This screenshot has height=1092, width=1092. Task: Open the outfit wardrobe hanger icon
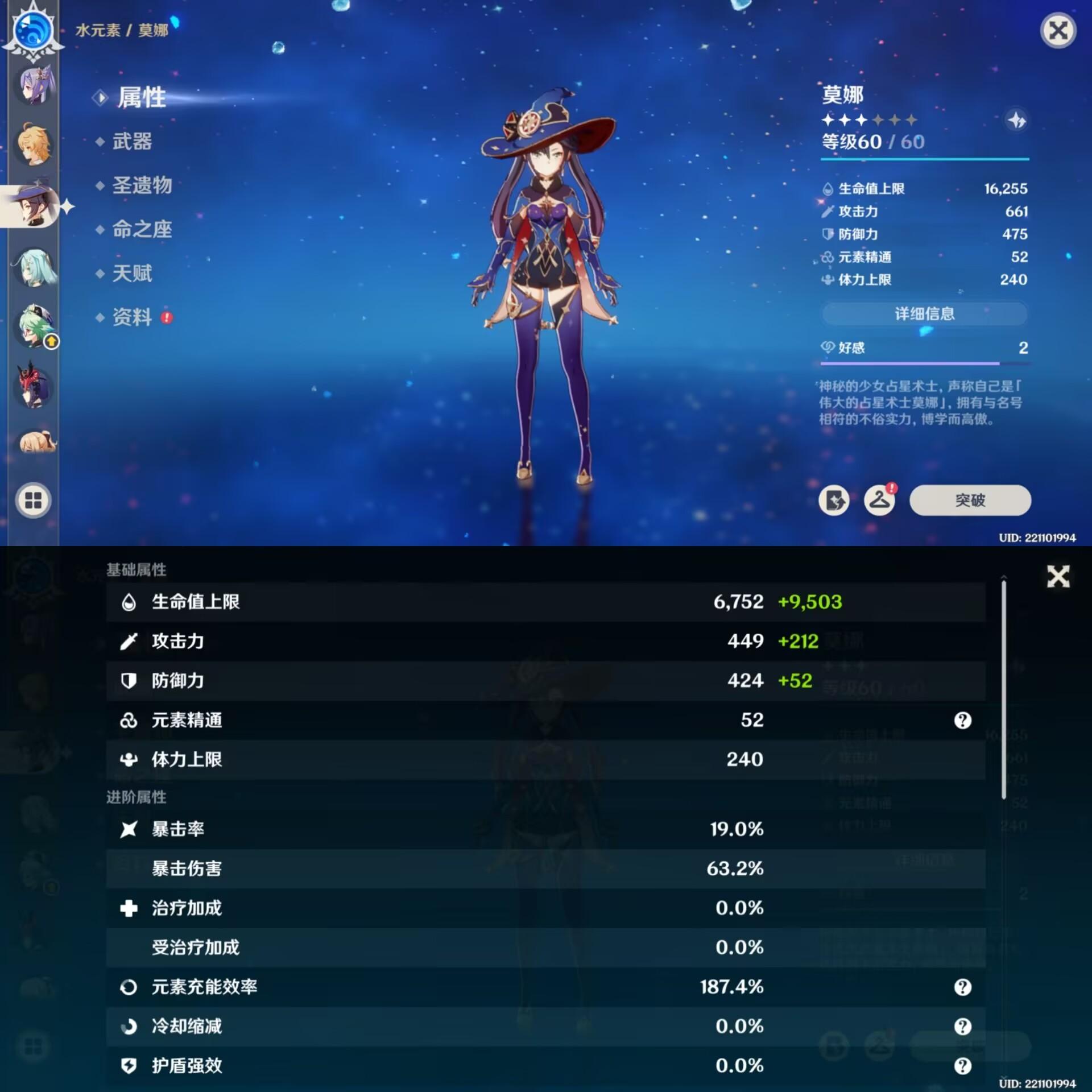coord(879,500)
